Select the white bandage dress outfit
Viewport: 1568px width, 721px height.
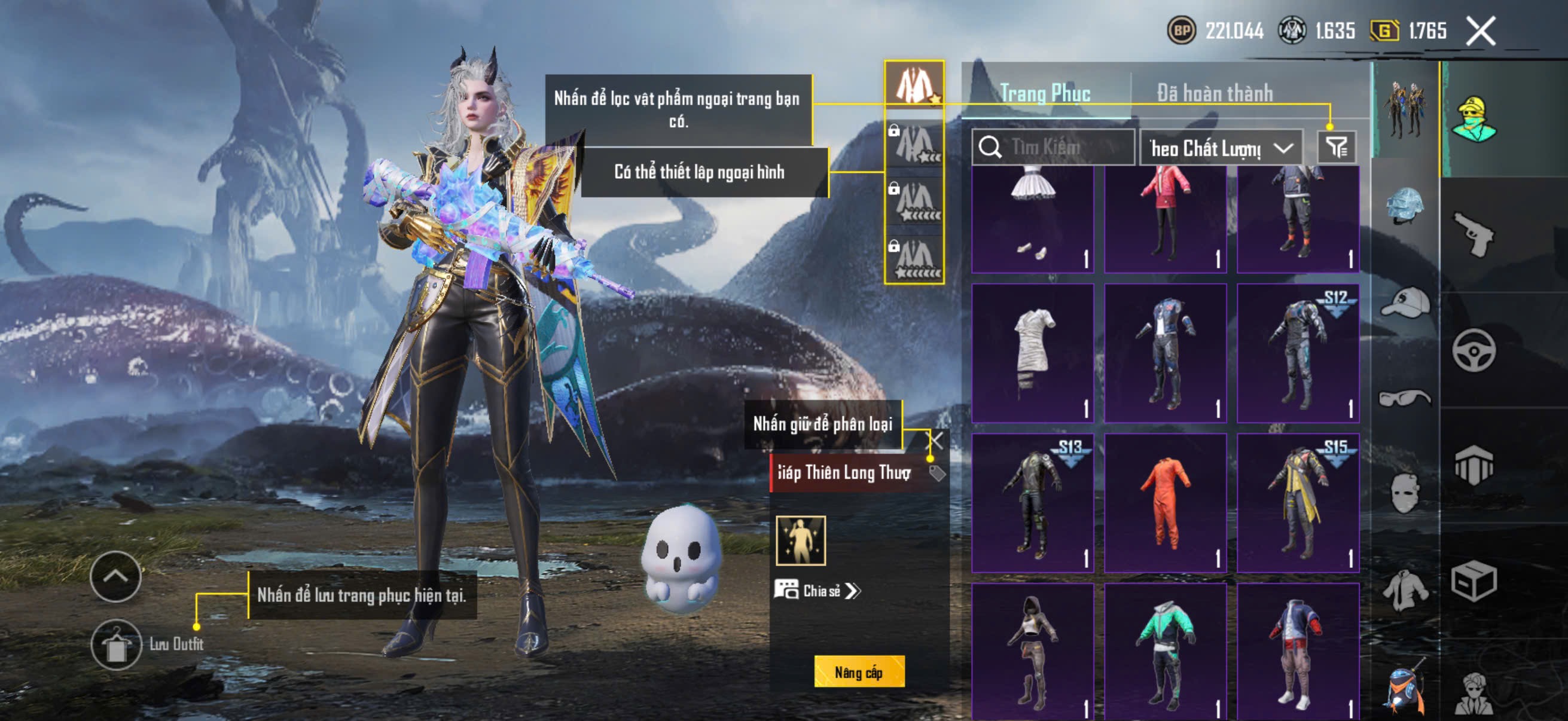click(x=1032, y=353)
